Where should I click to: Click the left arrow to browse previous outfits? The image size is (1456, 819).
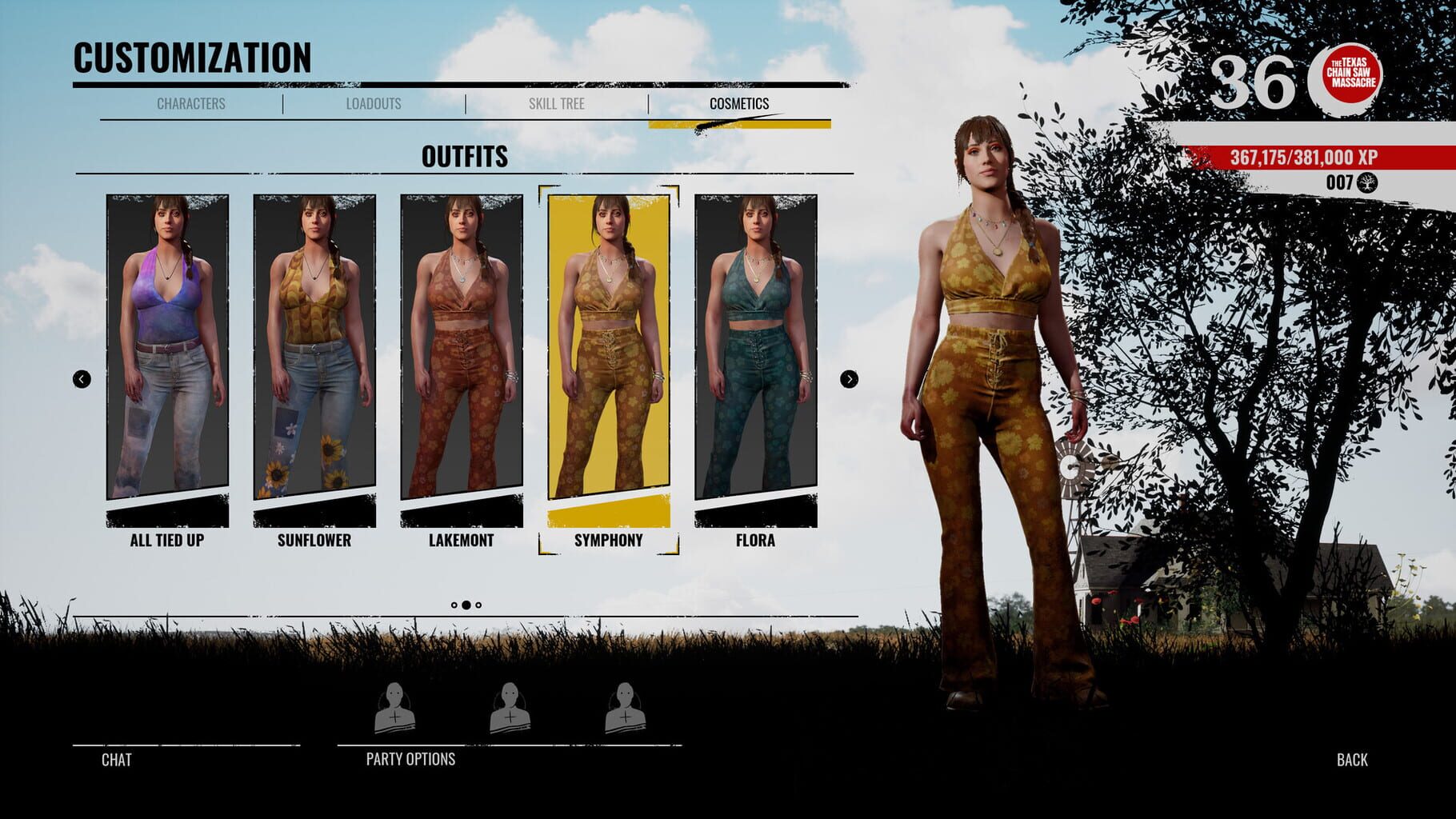click(81, 379)
